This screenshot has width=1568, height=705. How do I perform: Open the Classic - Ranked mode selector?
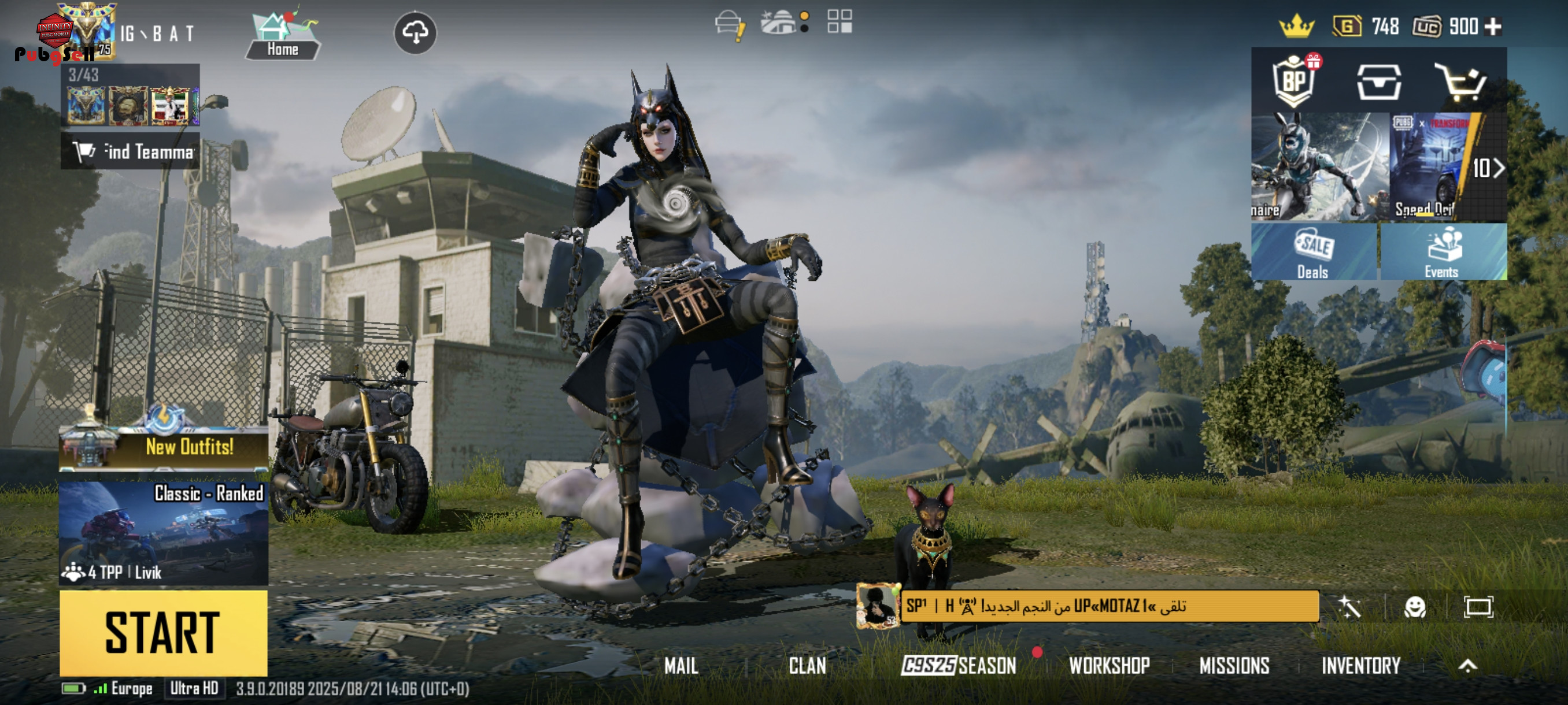pyautogui.click(x=163, y=532)
